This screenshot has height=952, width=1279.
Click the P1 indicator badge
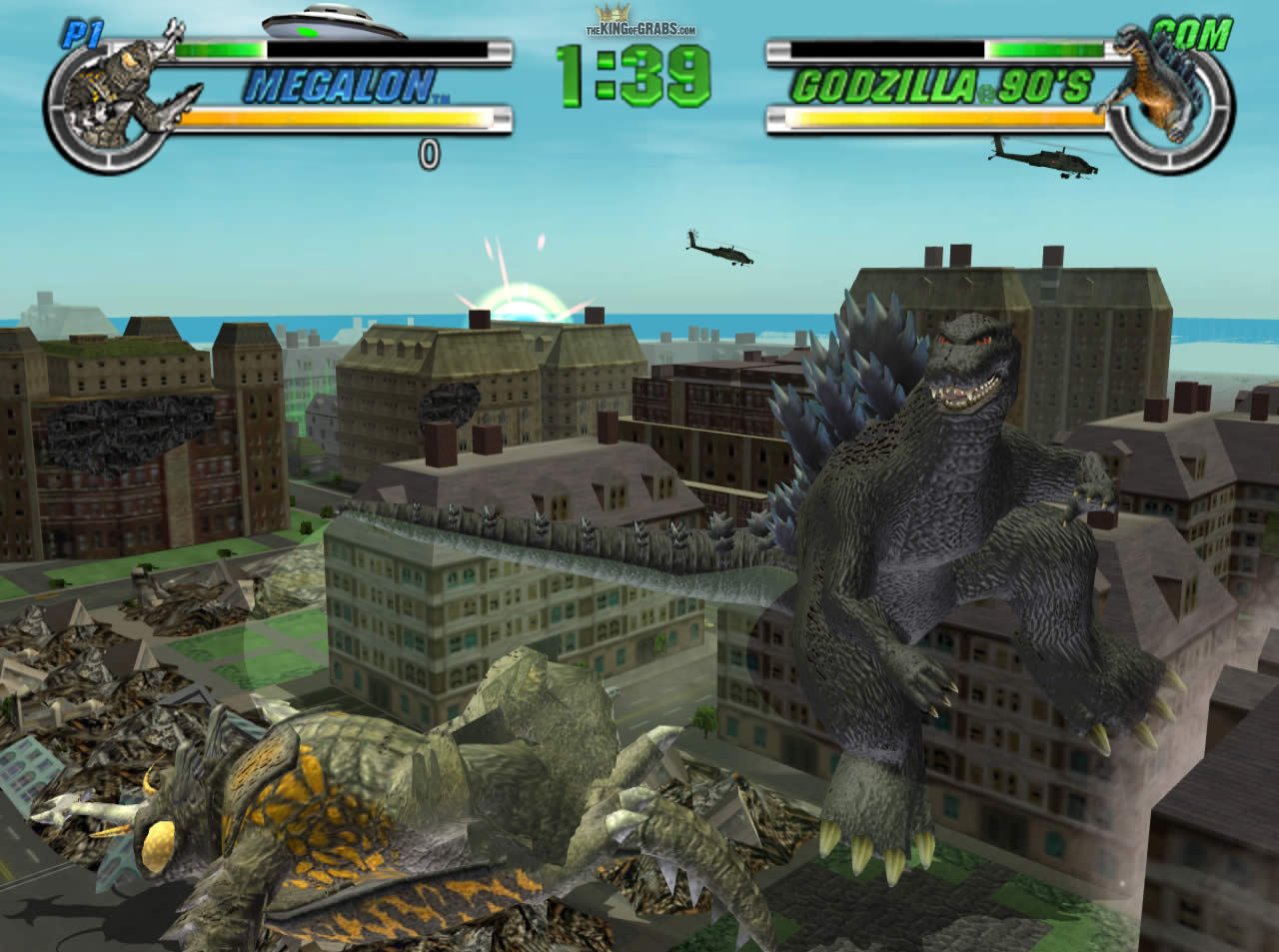click(x=84, y=32)
